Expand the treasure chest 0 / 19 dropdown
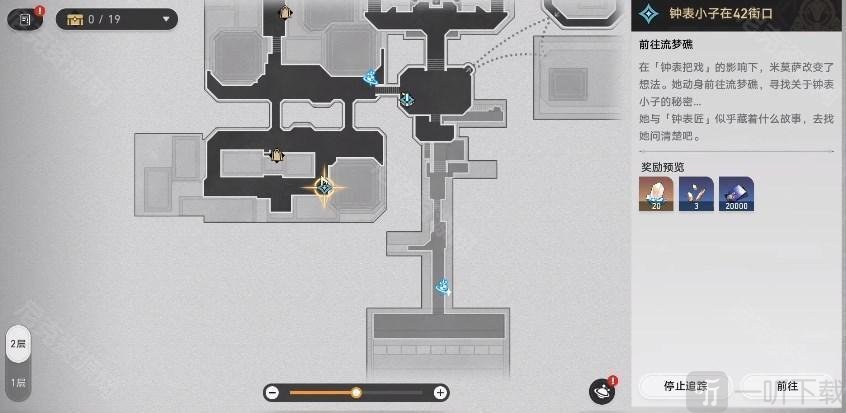The height and width of the screenshot is (413, 846). [117, 18]
